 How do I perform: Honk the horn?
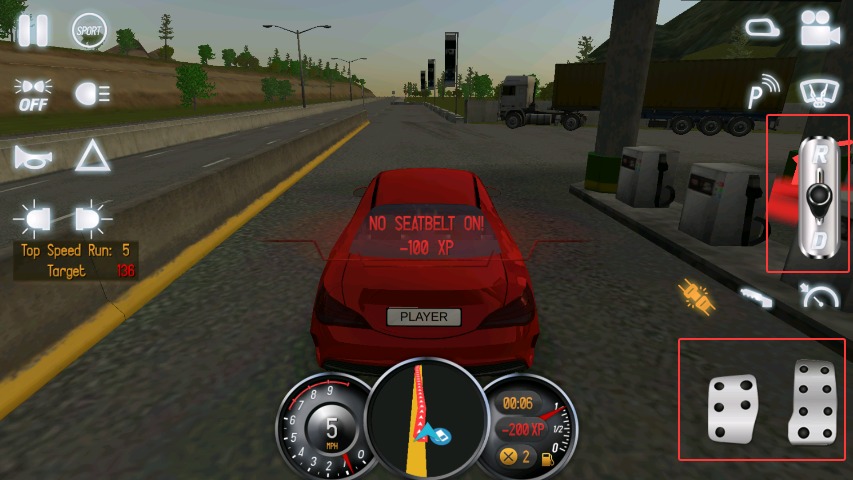coord(32,157)
